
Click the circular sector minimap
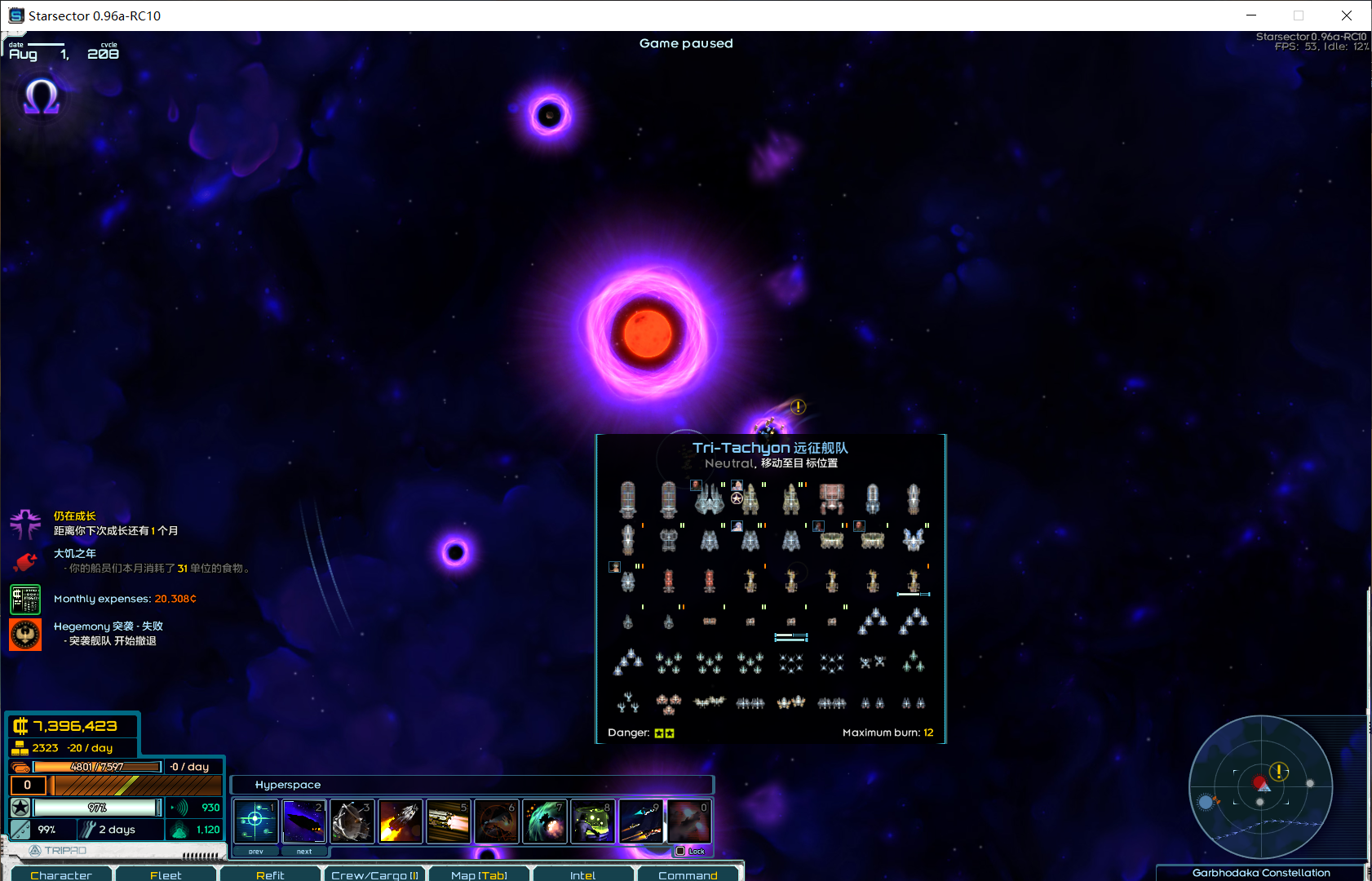pos(1260,787)
